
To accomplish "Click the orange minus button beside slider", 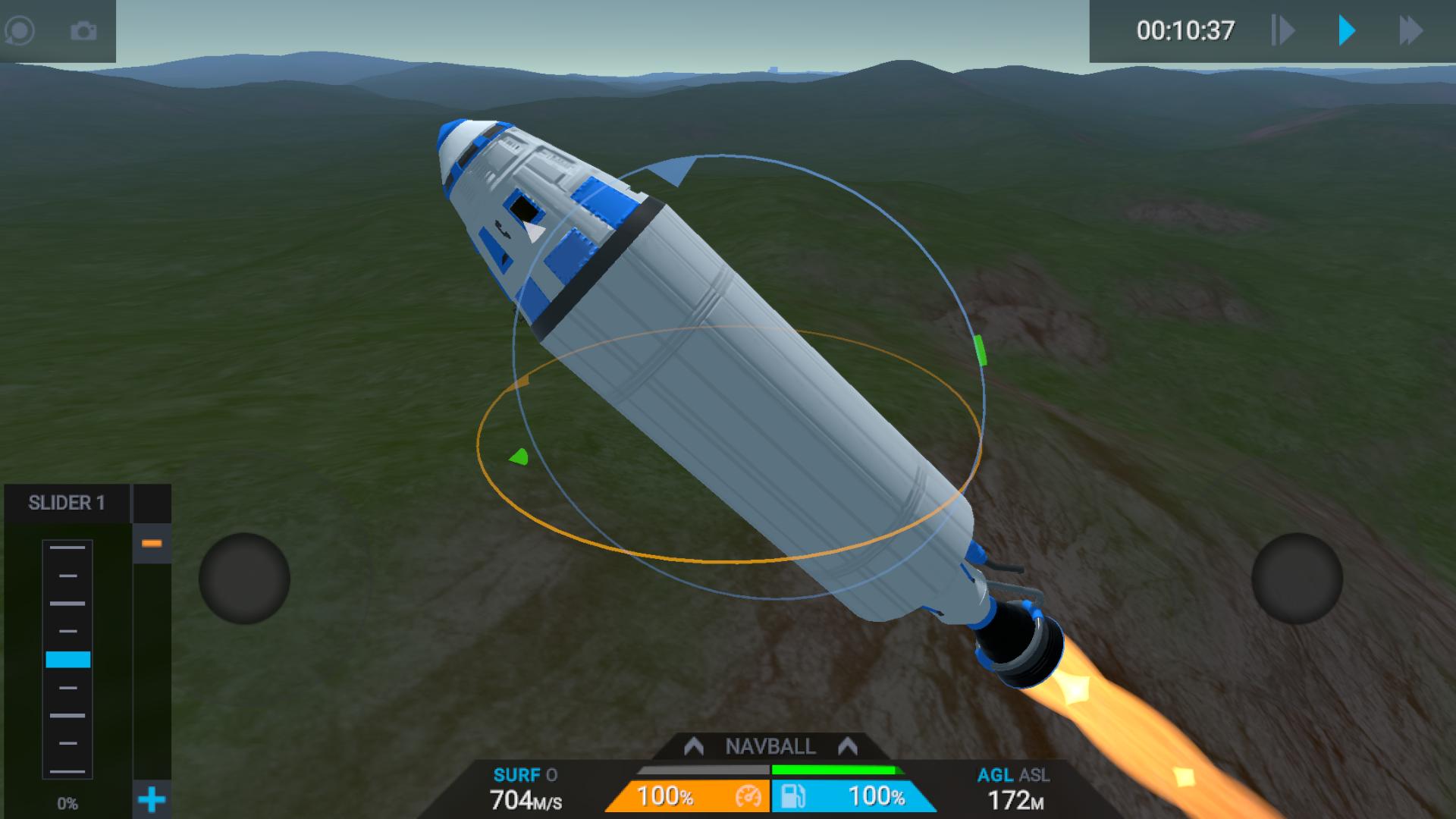I will (x=152, y=544).
